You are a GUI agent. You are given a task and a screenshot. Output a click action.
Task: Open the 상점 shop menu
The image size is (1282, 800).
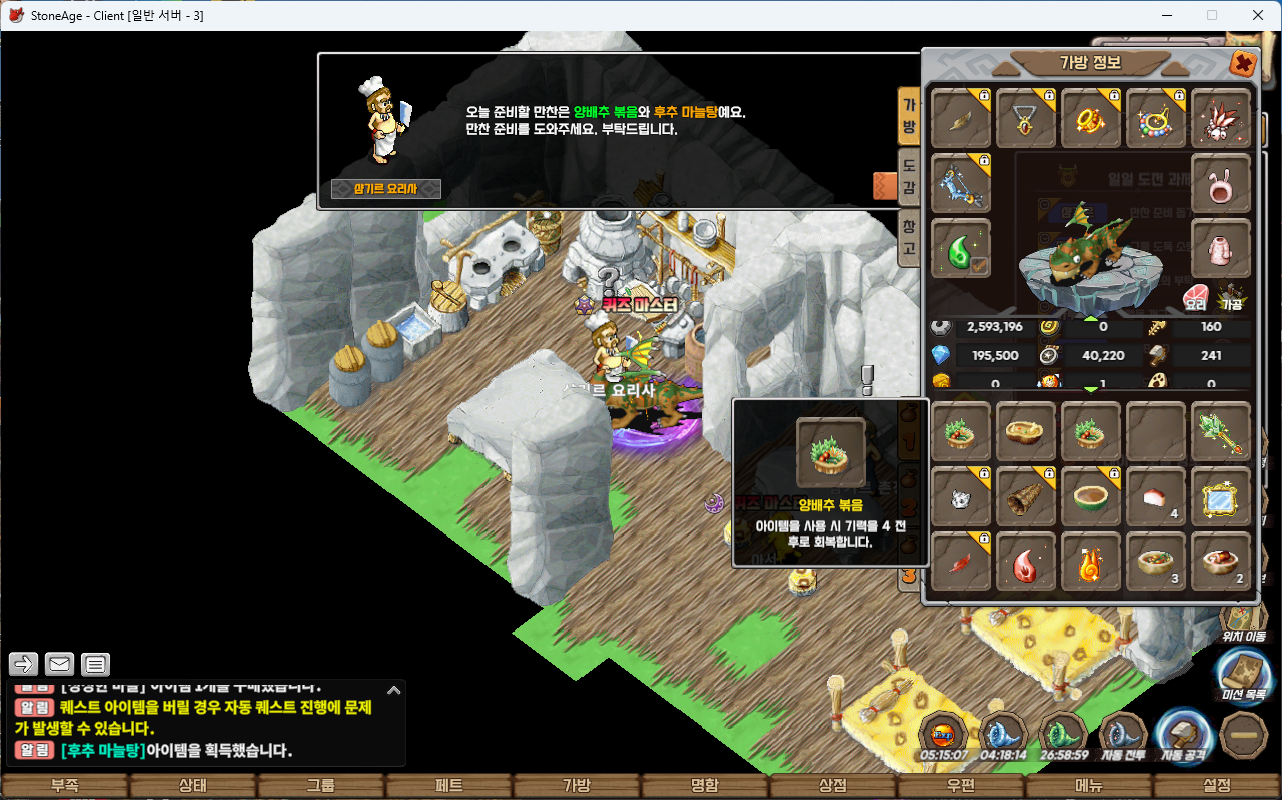pyautogui.click(x=833, y=786)
